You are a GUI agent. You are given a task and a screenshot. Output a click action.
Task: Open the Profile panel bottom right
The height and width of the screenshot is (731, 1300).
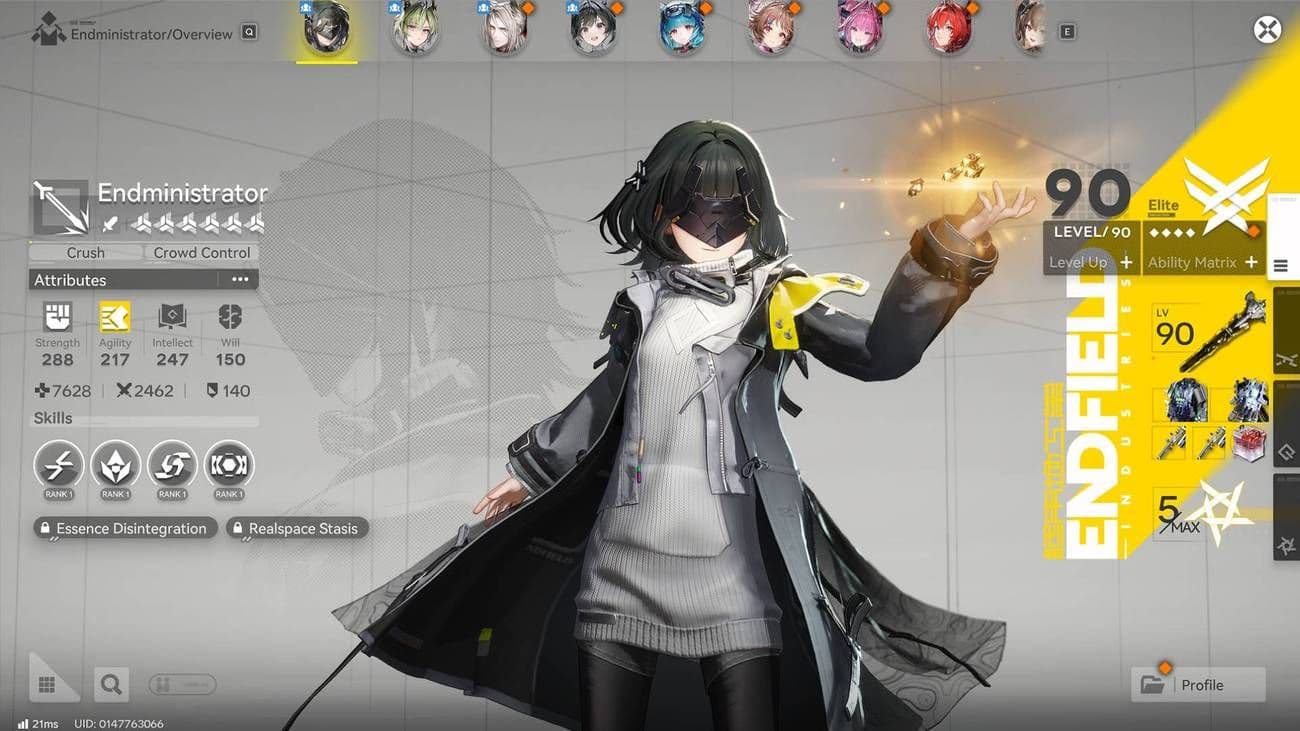coord(1197,685)
